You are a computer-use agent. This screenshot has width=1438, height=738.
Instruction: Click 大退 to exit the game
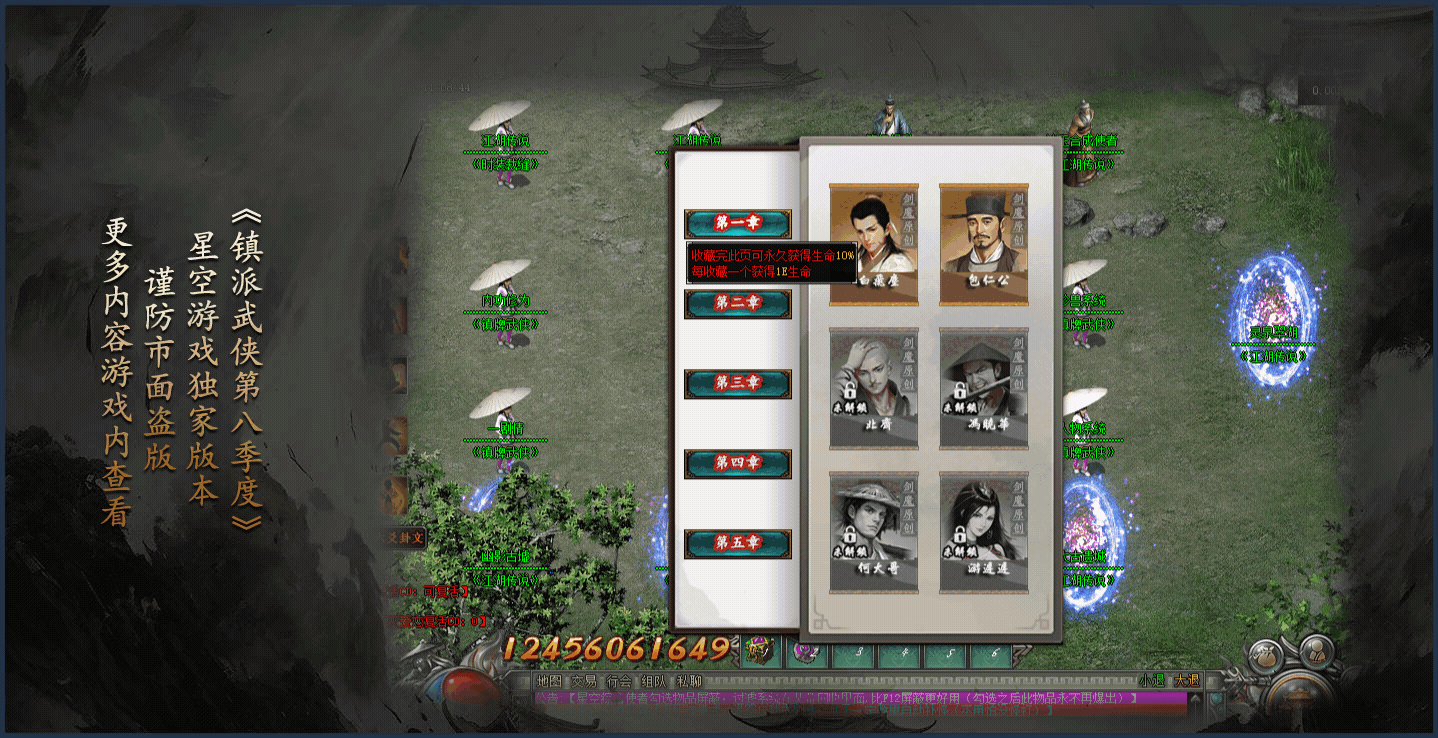pos(1187,680)
